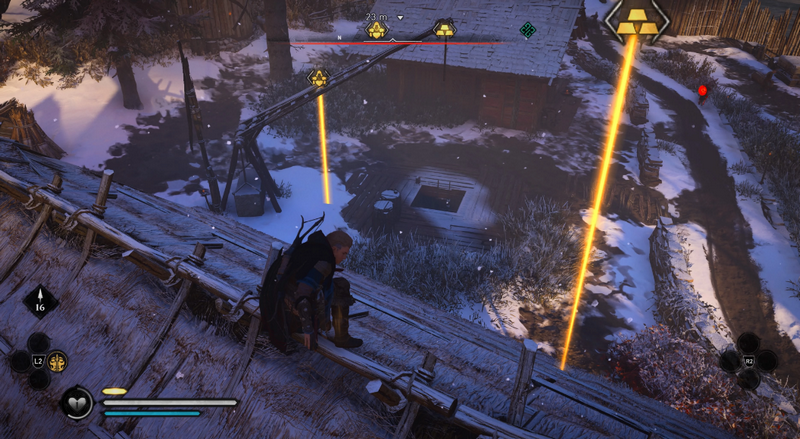Click the small wealth marker above the left beam
The width and height of the screenshot is (800, 439).
[318, 77]
